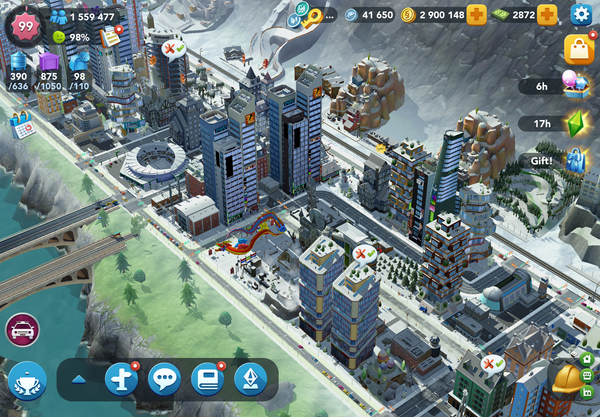Open the settings gear
The height and width of the screenshot is (417, 600).
coord(581,14)
